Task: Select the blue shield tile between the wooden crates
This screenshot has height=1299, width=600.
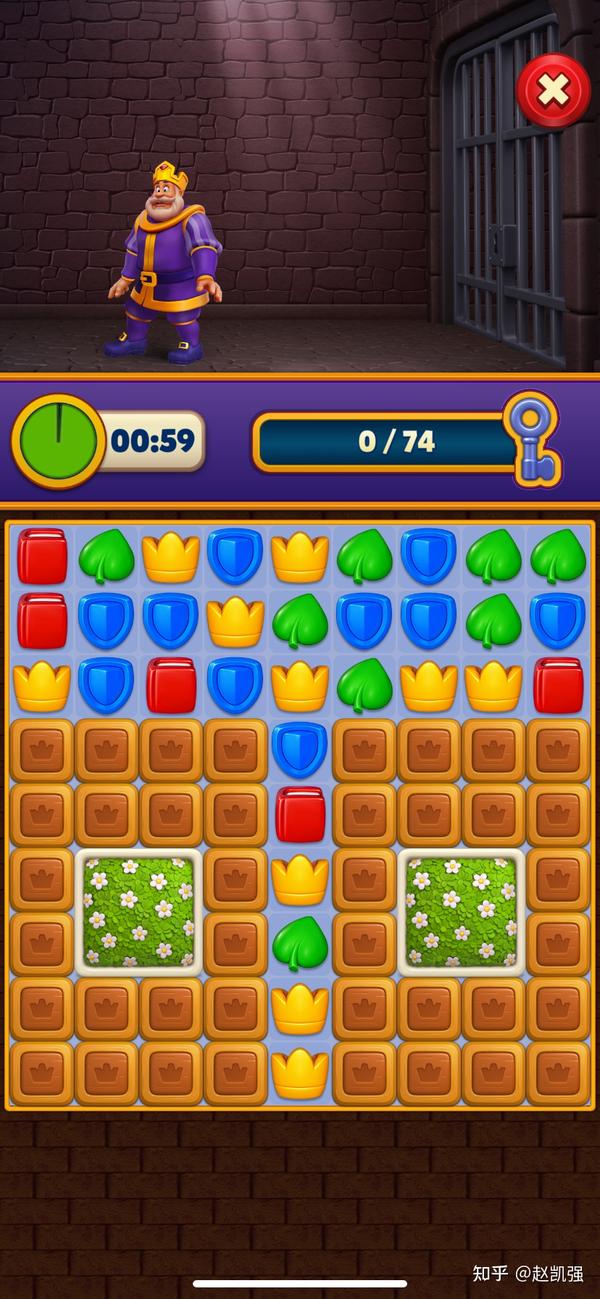Action: (x=300, y=749)
